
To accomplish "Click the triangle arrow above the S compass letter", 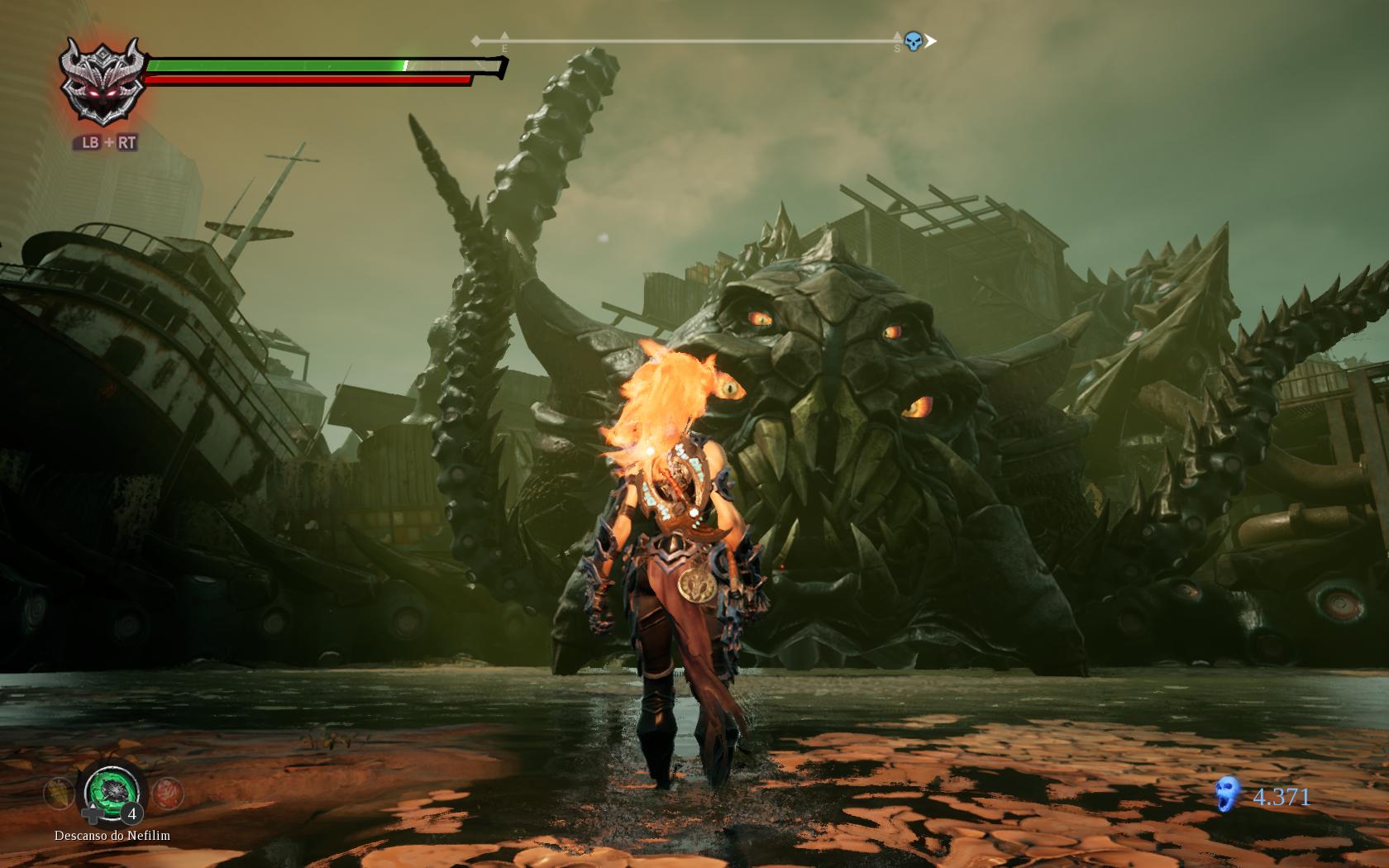I will coord(896,35).
